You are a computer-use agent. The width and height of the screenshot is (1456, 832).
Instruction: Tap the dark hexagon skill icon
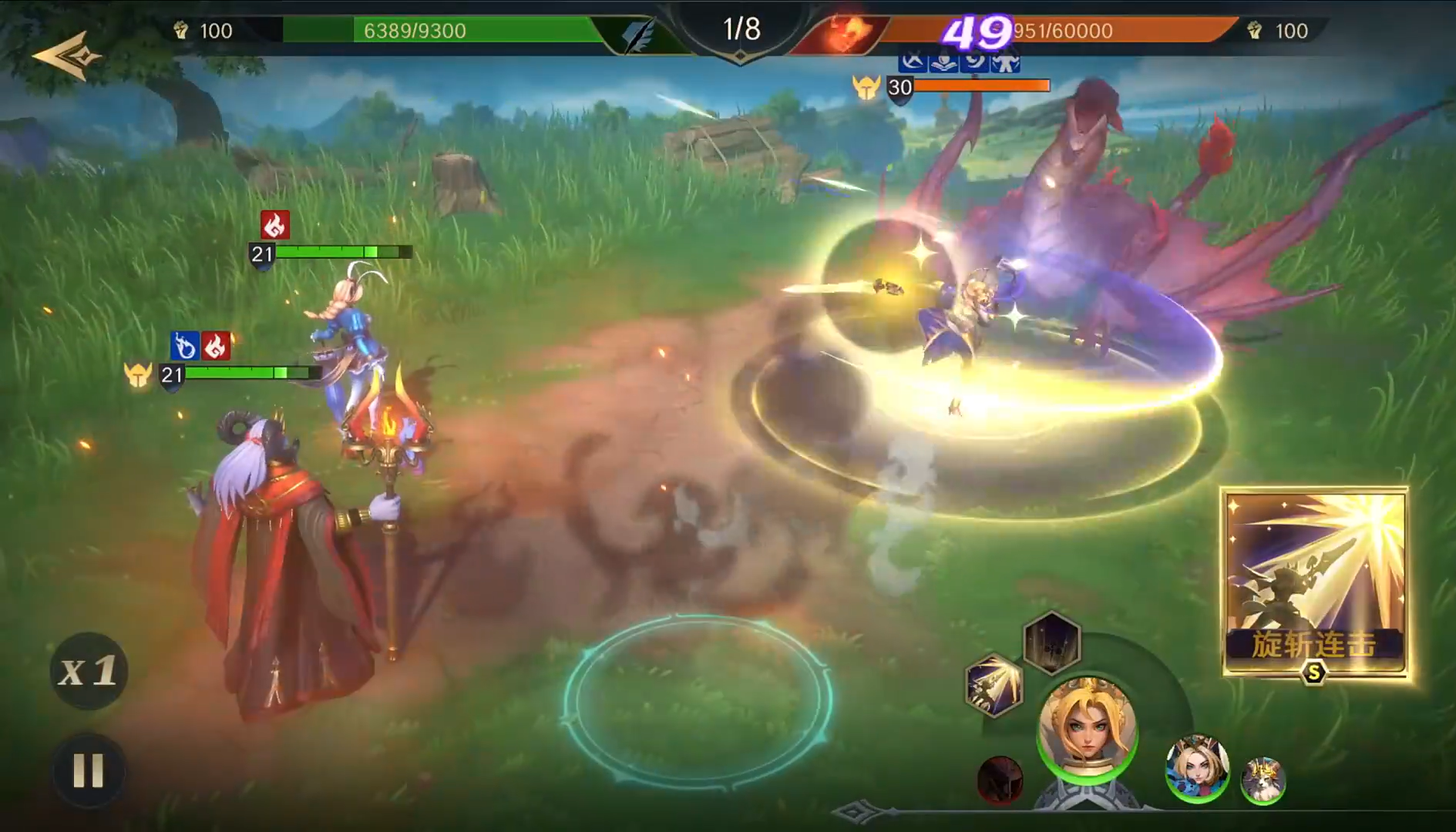1051,642
